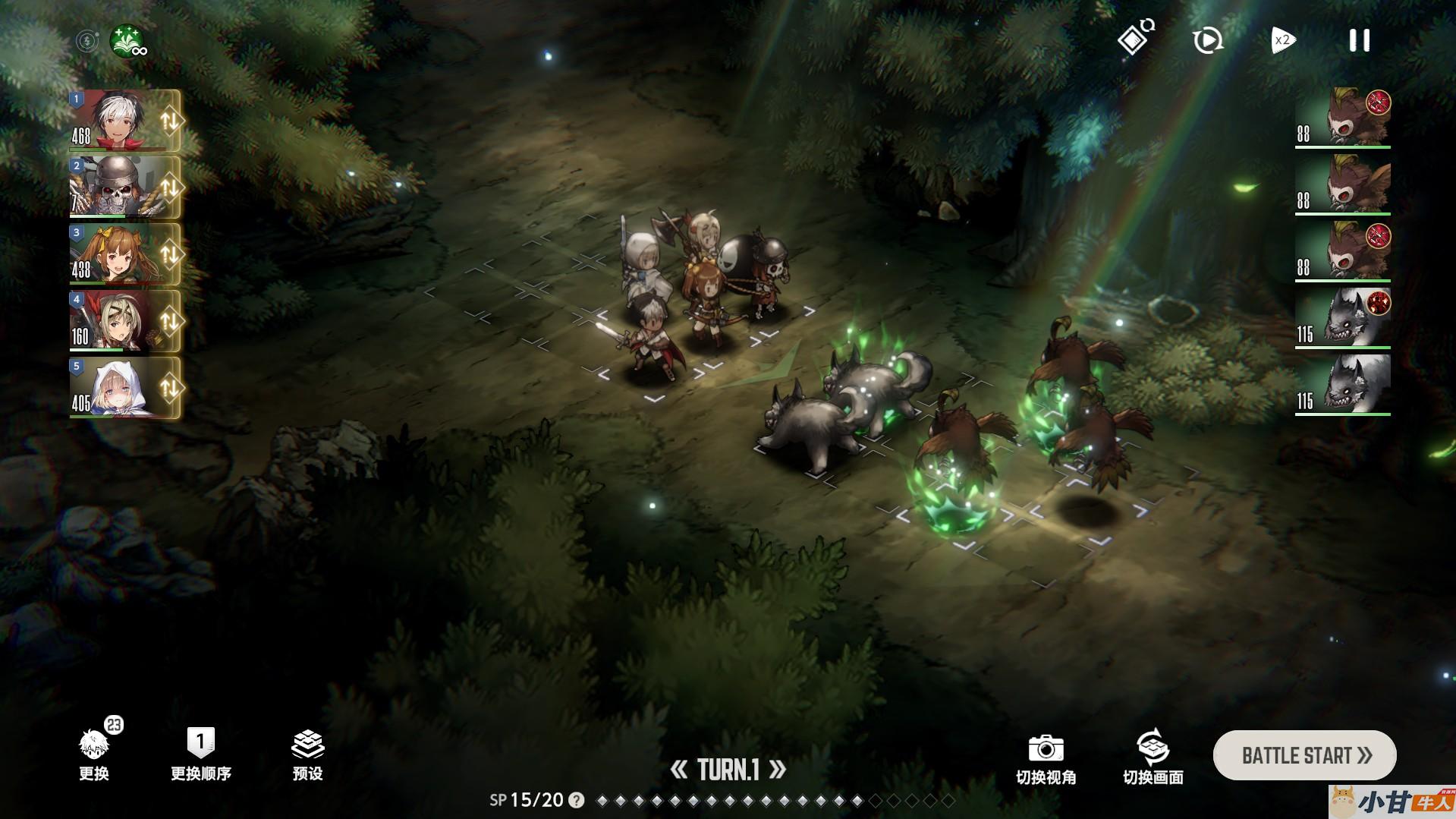
Task: Pause the game
Action: click(x=1359, y=41)
